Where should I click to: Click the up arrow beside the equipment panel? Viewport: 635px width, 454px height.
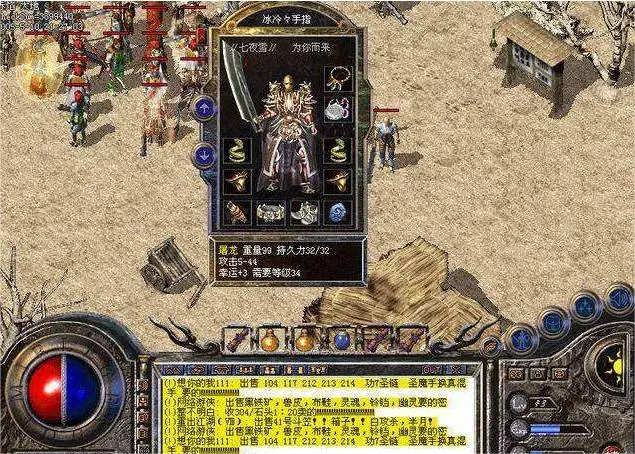pos(204,107)
